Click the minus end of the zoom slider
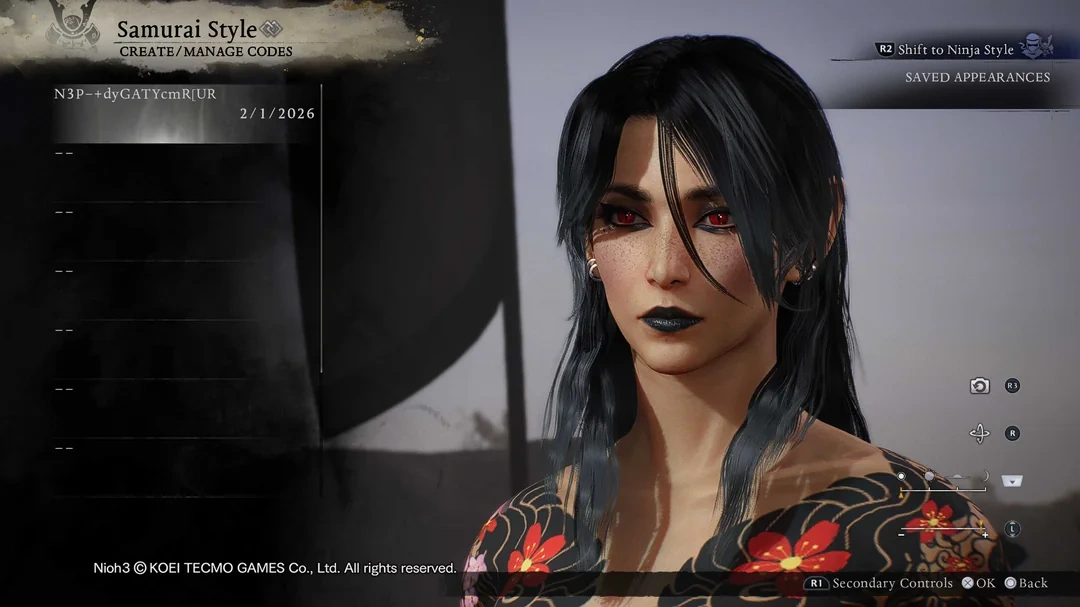1080x607 pixels. click(901, 535)
